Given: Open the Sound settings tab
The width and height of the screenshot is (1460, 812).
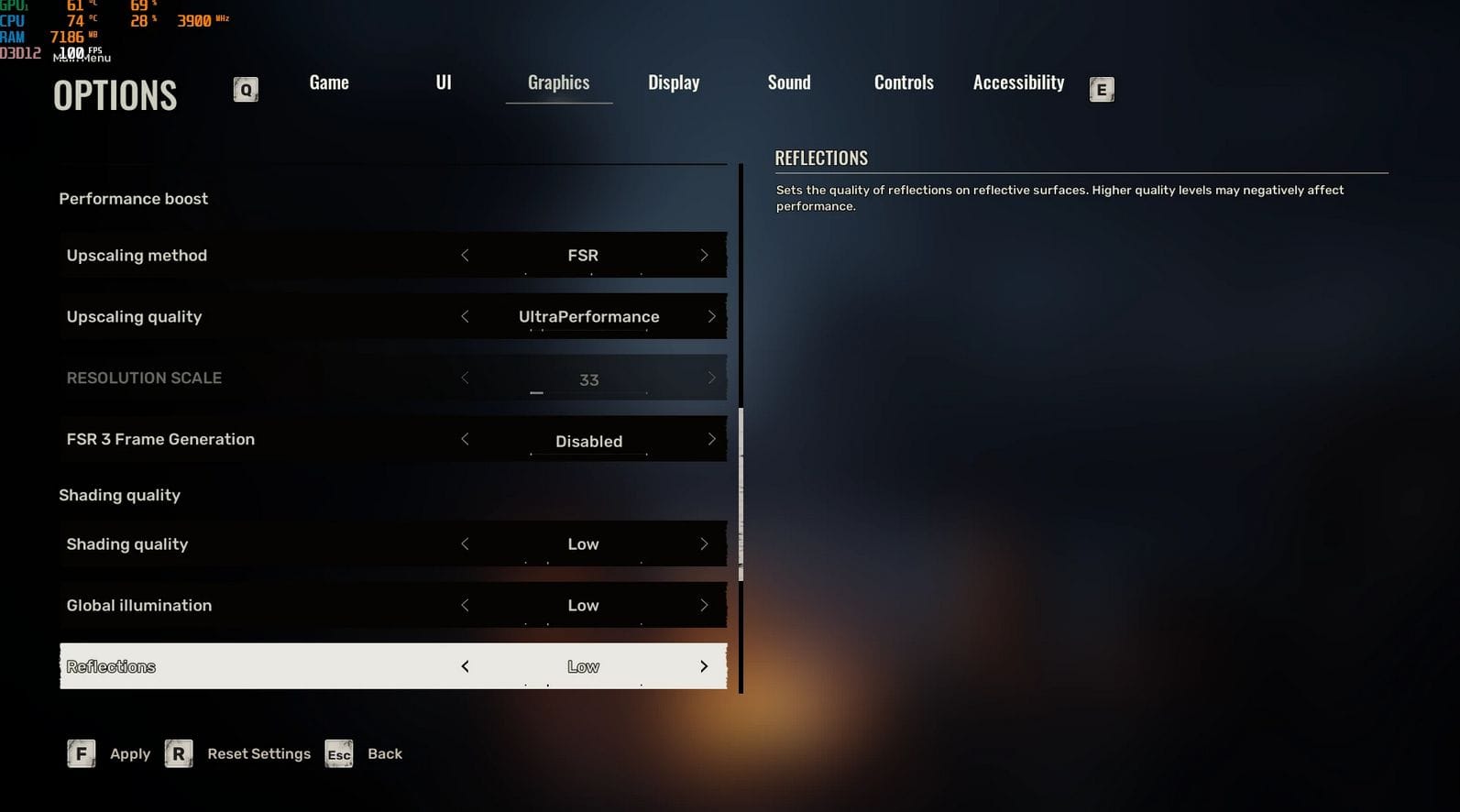Looking at the screenshot, I should coord(789,82).
